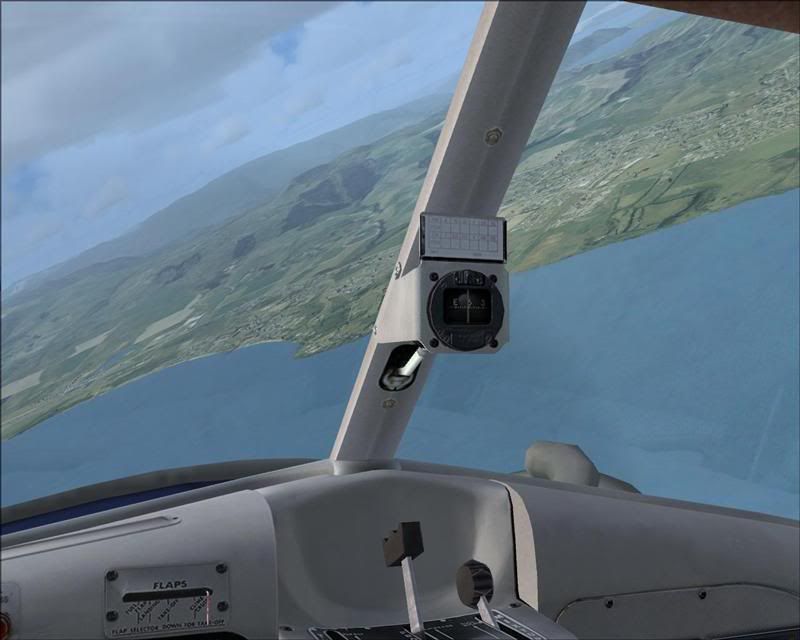Select the round-knobbed propeller lever

(474, 580)
